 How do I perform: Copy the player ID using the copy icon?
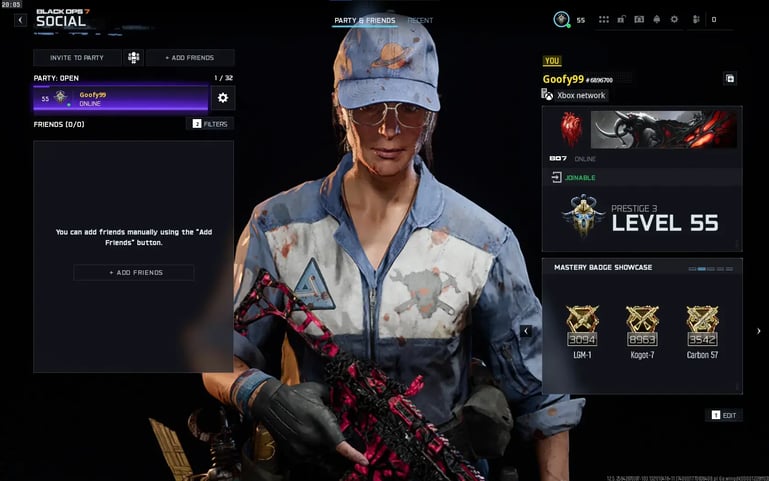click(730, 78)
